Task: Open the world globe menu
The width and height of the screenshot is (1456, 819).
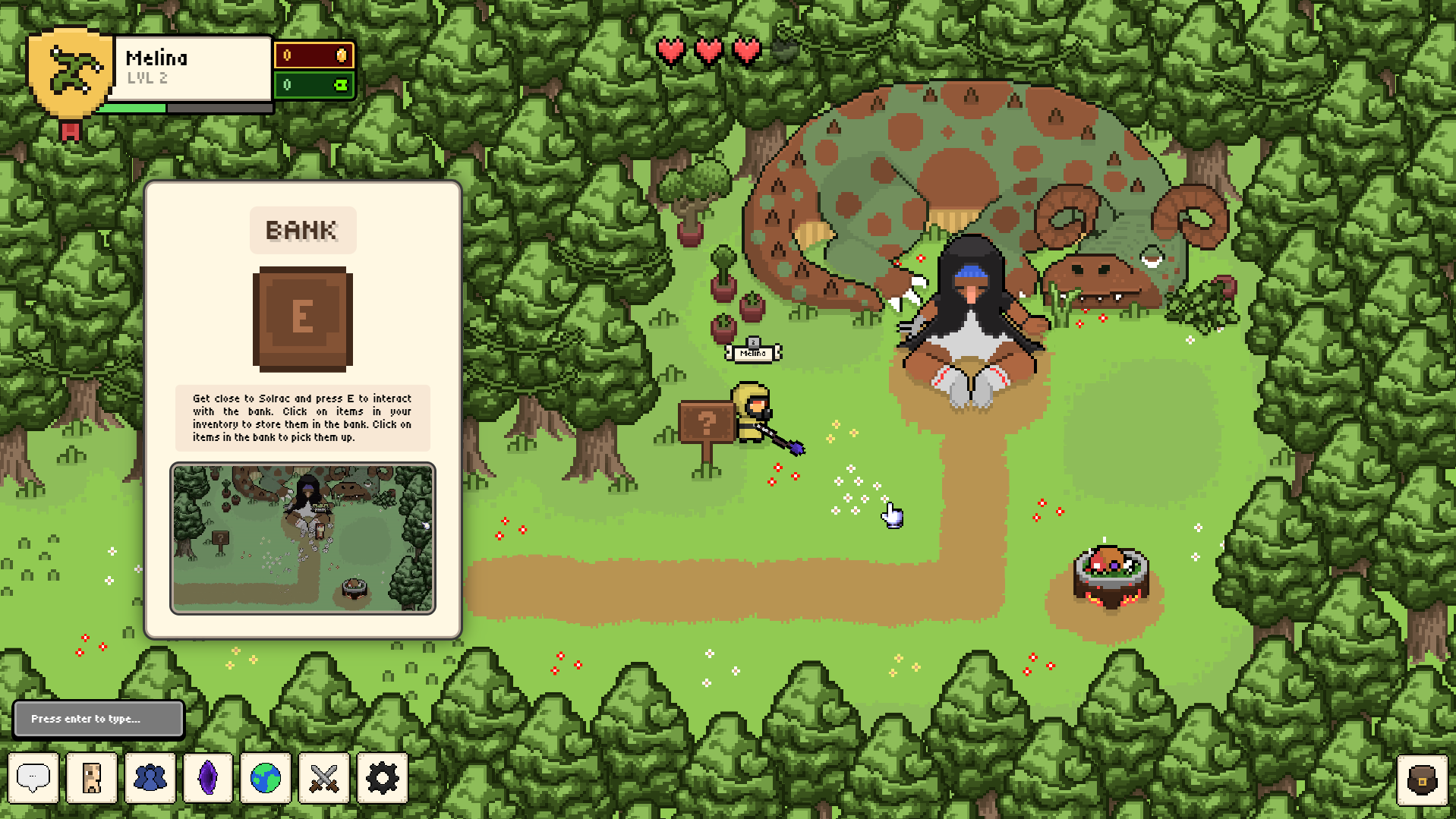Action: pos(266,778)
